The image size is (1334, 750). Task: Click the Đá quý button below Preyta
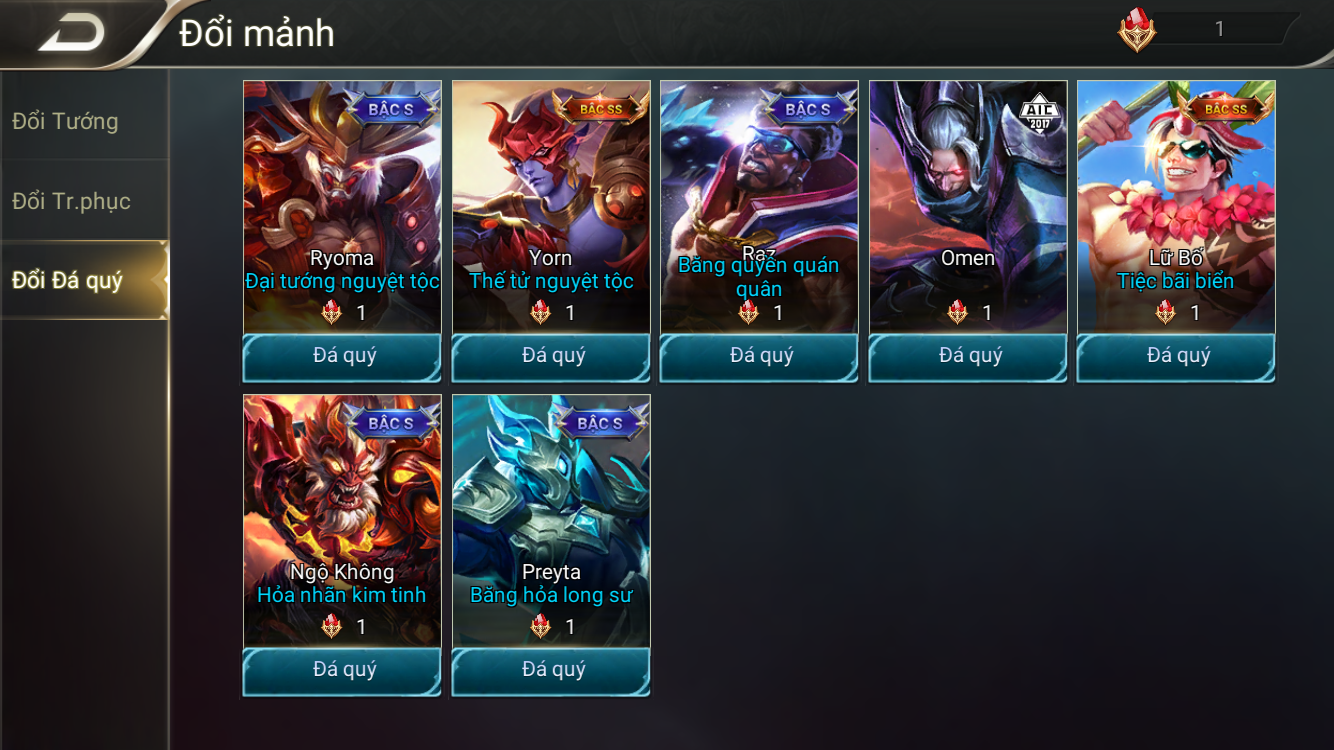(551, 671)
